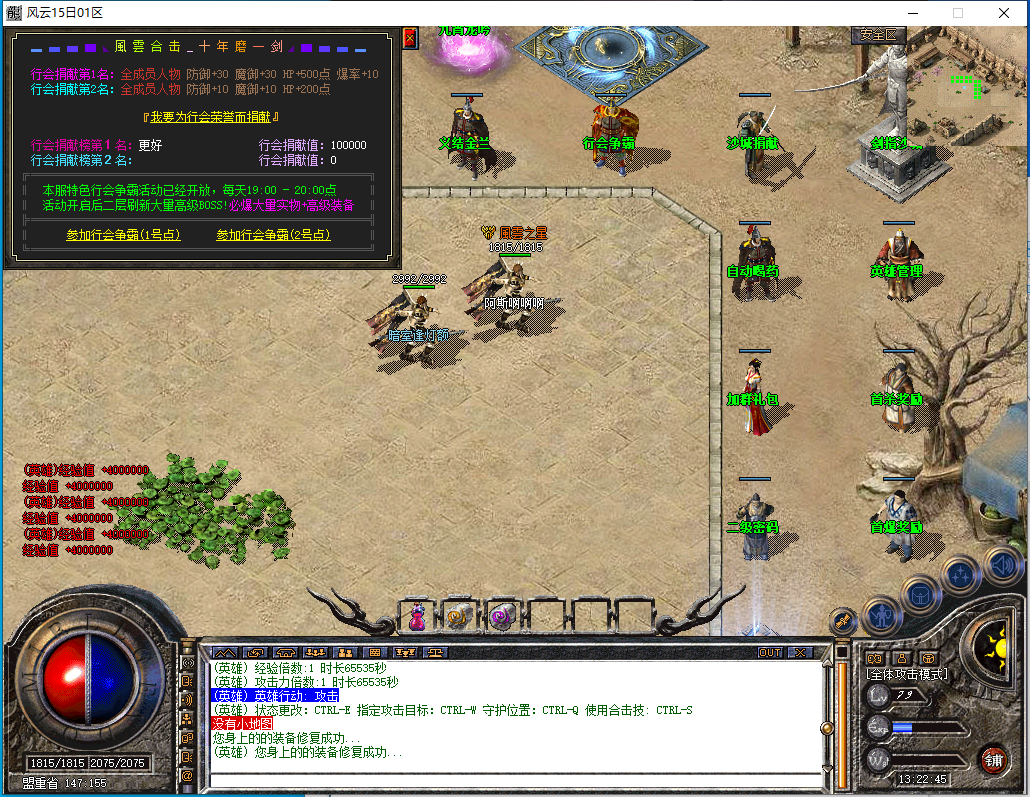
Task: Open the 我要为行会荣誉而捐献 donation link
Action: pos(217,117)
